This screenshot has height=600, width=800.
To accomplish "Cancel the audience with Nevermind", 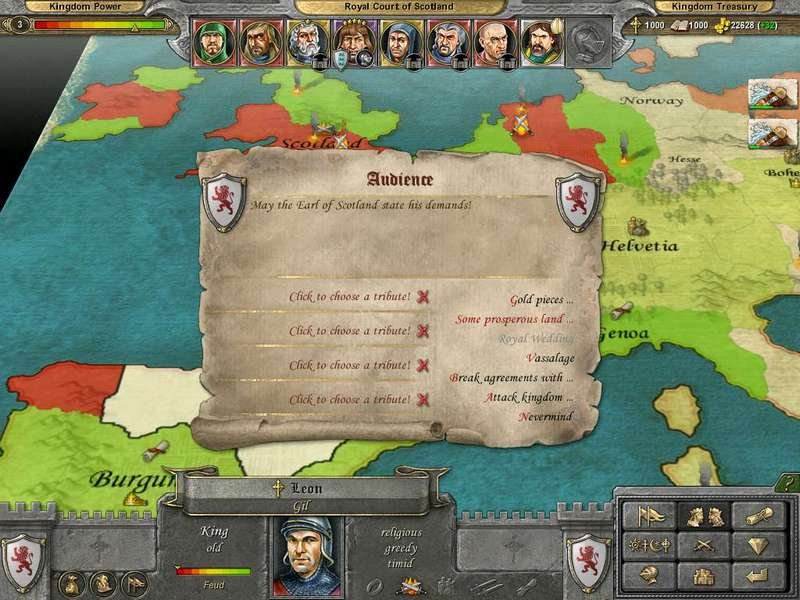I will (546, 416).
